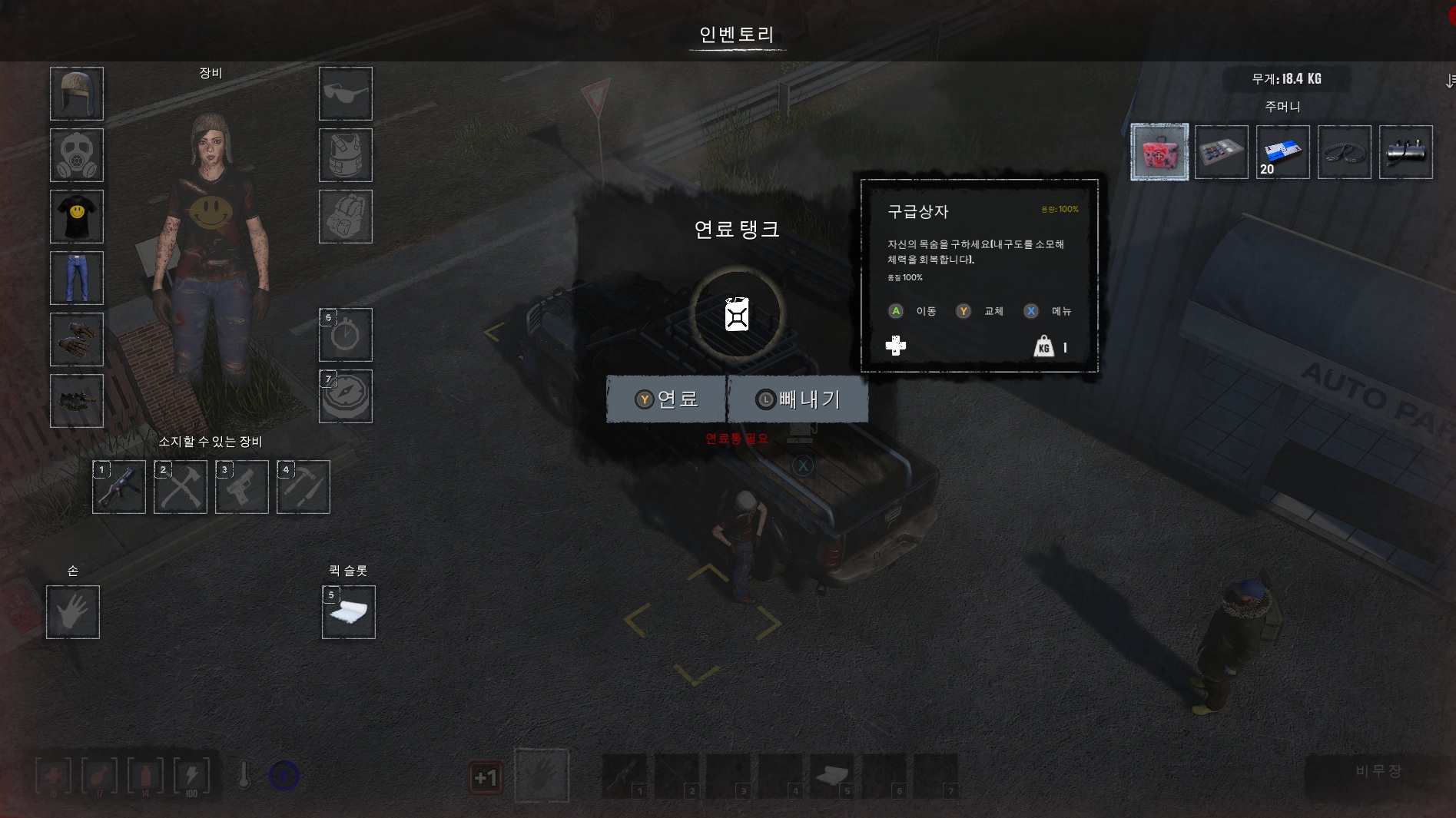This screenshot has height=818, width=1456.
Task: Select the pill tray item in pockets
Action: (x=1221, y=152)
